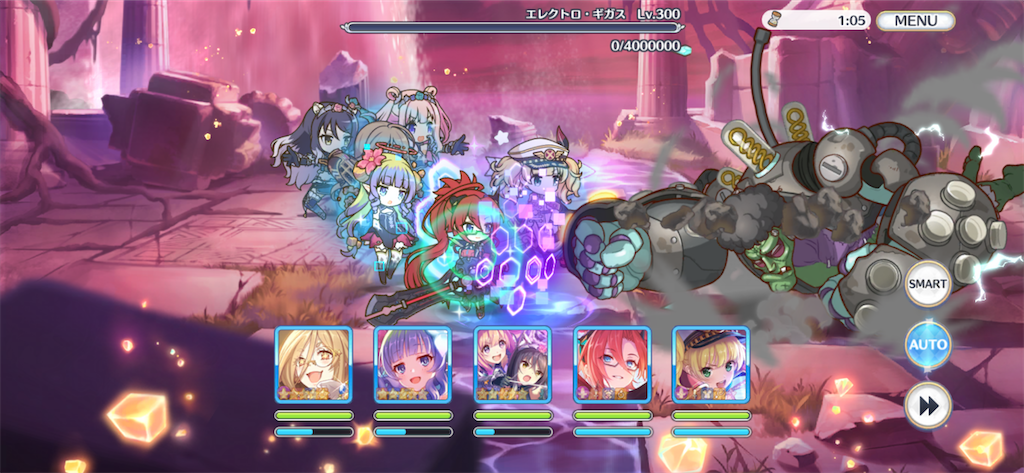Choose the pink and black-haired duo portrait
The height and width of the screenshot is (473, 1024).
coord(512,365)
